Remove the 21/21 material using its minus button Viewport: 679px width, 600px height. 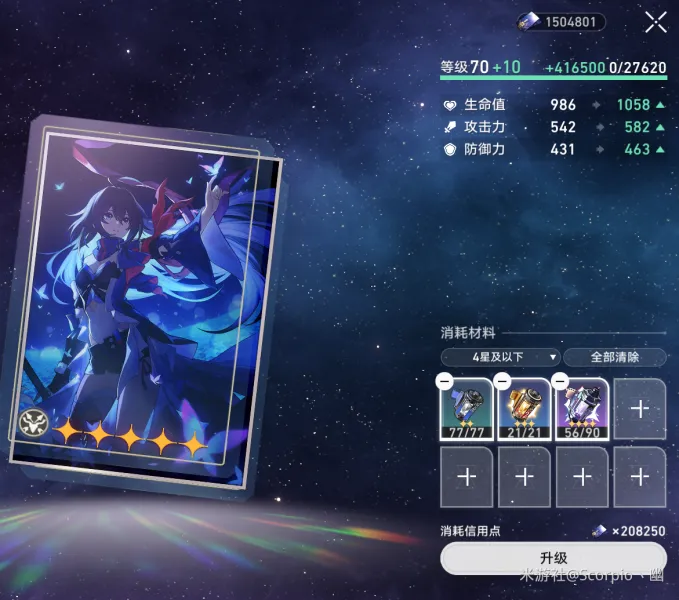click(503, 381)
